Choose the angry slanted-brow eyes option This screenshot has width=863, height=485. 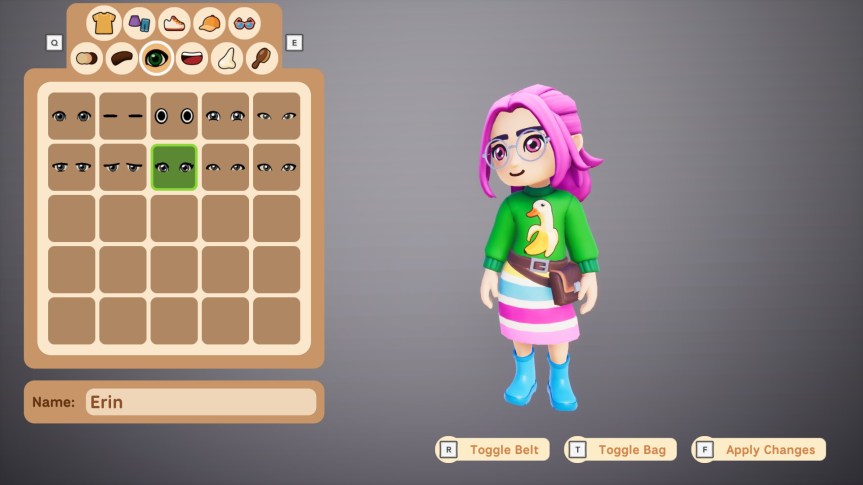tap(123, 167)
